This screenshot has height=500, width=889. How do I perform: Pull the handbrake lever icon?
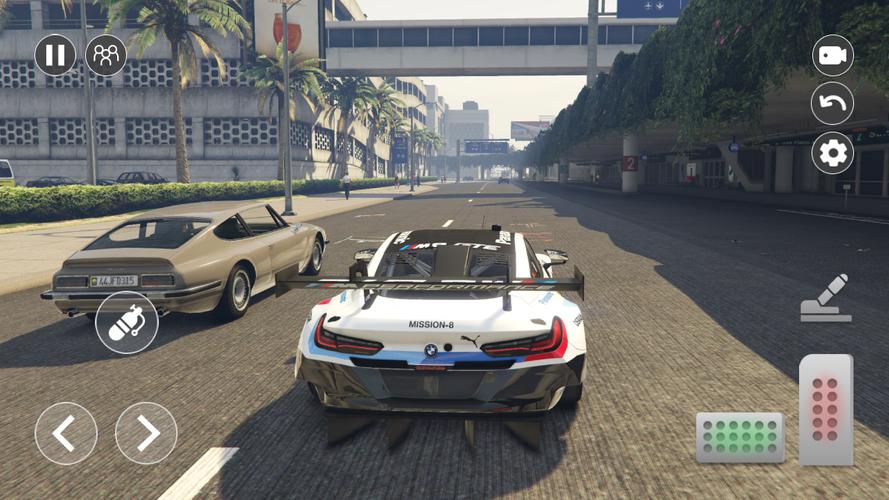[x=826, y=299]
